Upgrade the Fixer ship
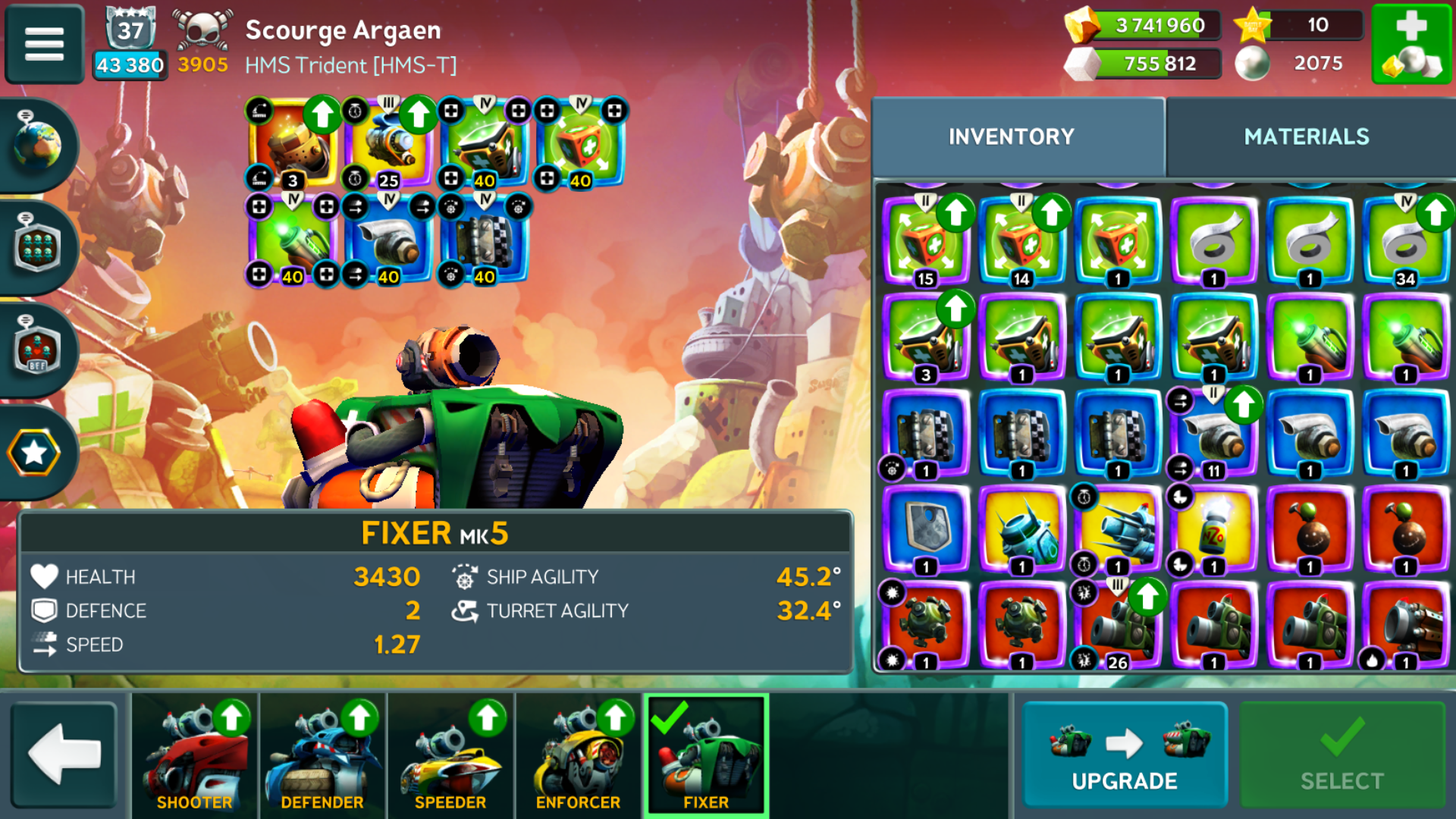Screen dimensions: 1456x819 [1124, 755]
